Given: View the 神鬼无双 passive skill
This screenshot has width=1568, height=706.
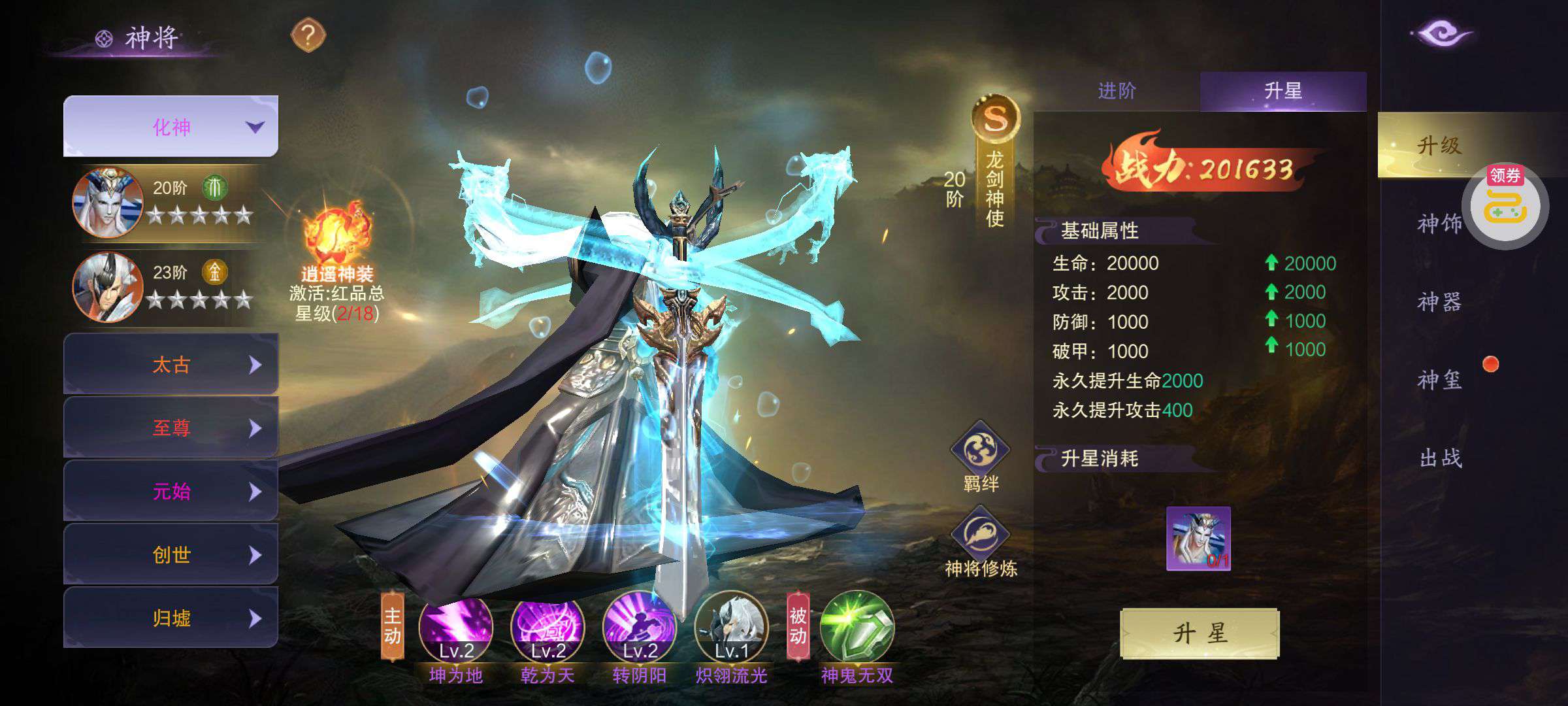Looking at the screenshot, I should click(857, 629).
